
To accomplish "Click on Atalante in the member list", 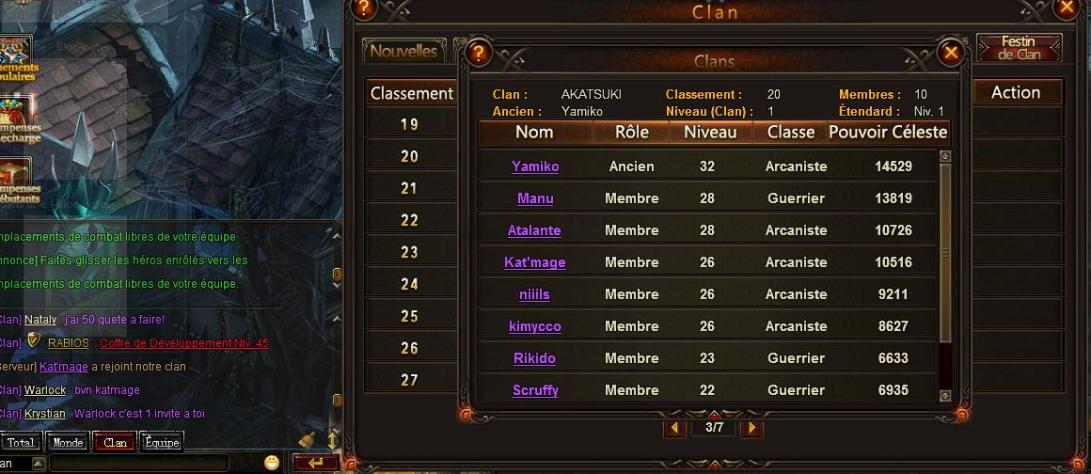I will (x=534, y=231).
